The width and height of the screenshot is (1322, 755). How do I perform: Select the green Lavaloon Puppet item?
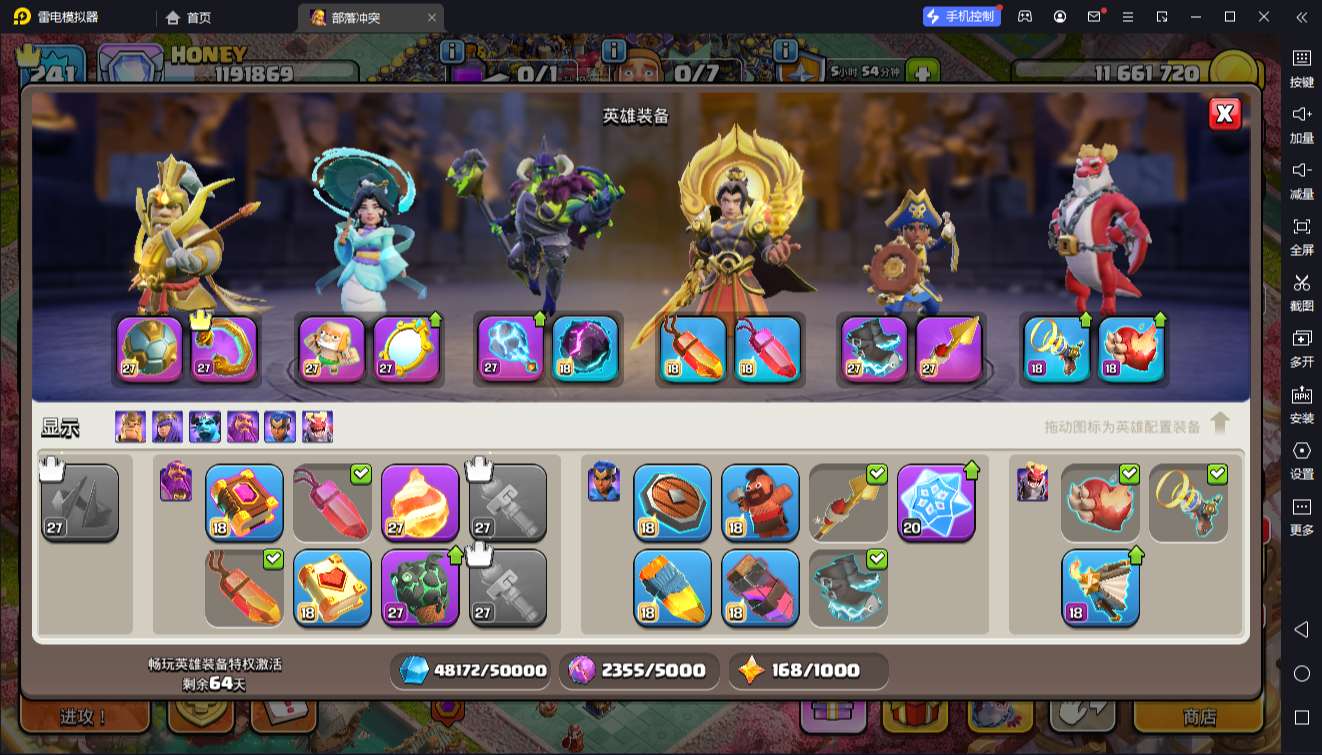[420, 588]
